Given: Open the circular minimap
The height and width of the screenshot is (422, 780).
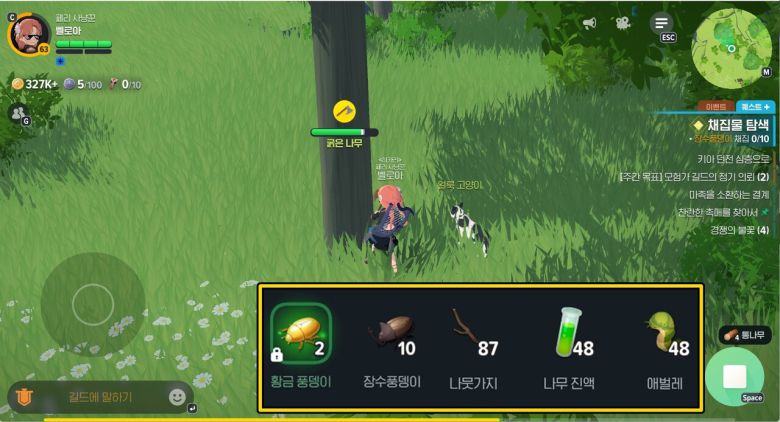Looking at the screenshot, I should click(732, 43).
